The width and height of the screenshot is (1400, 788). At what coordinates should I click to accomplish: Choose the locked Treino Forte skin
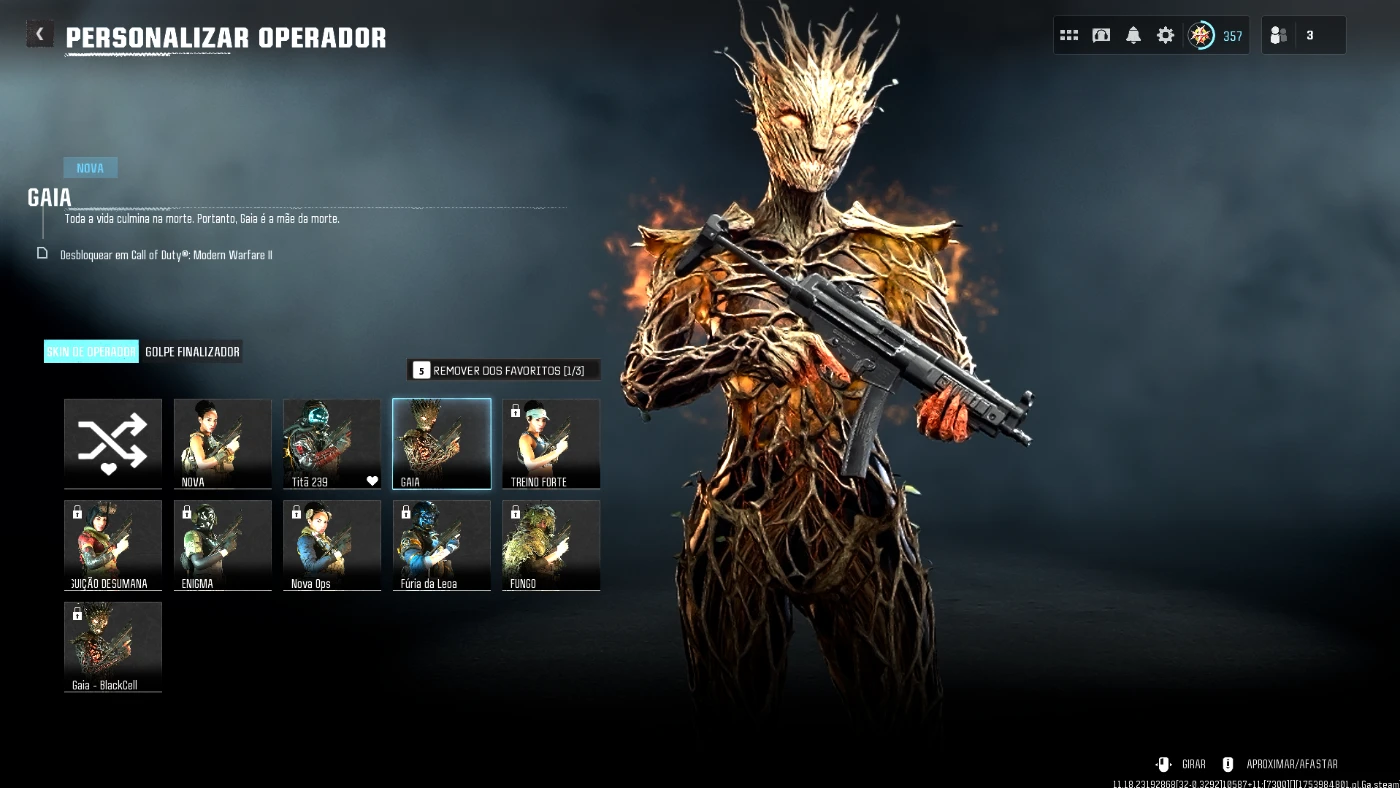click(551, 443)
